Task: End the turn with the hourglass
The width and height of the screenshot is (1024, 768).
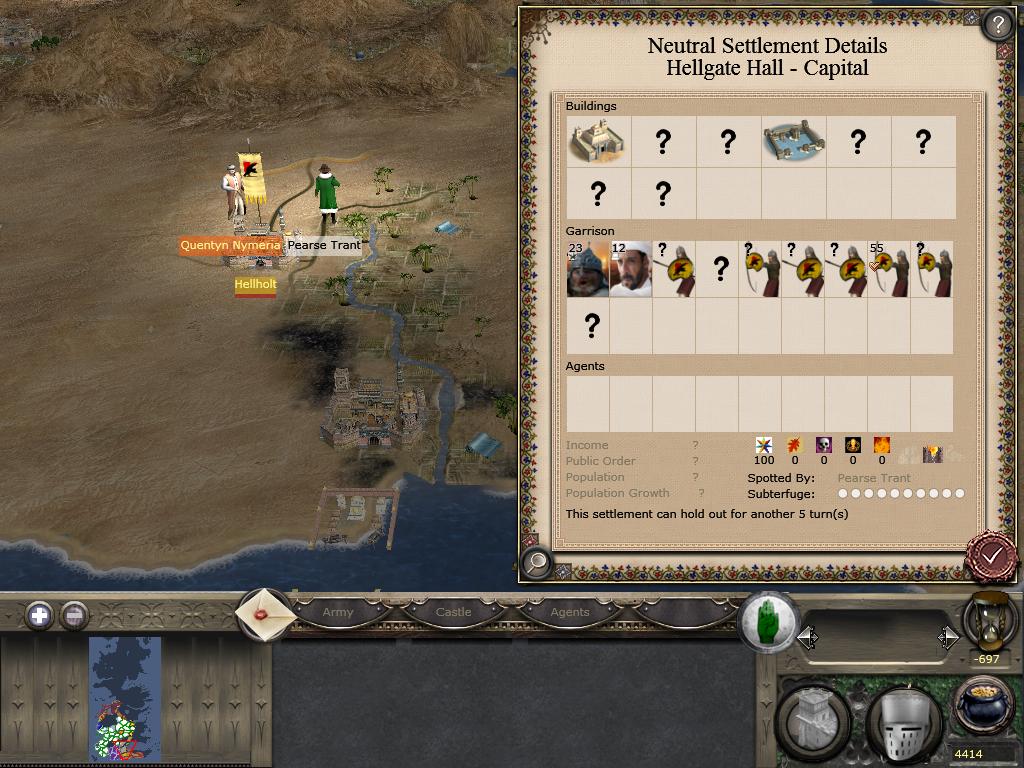Action: click(988, 621)
